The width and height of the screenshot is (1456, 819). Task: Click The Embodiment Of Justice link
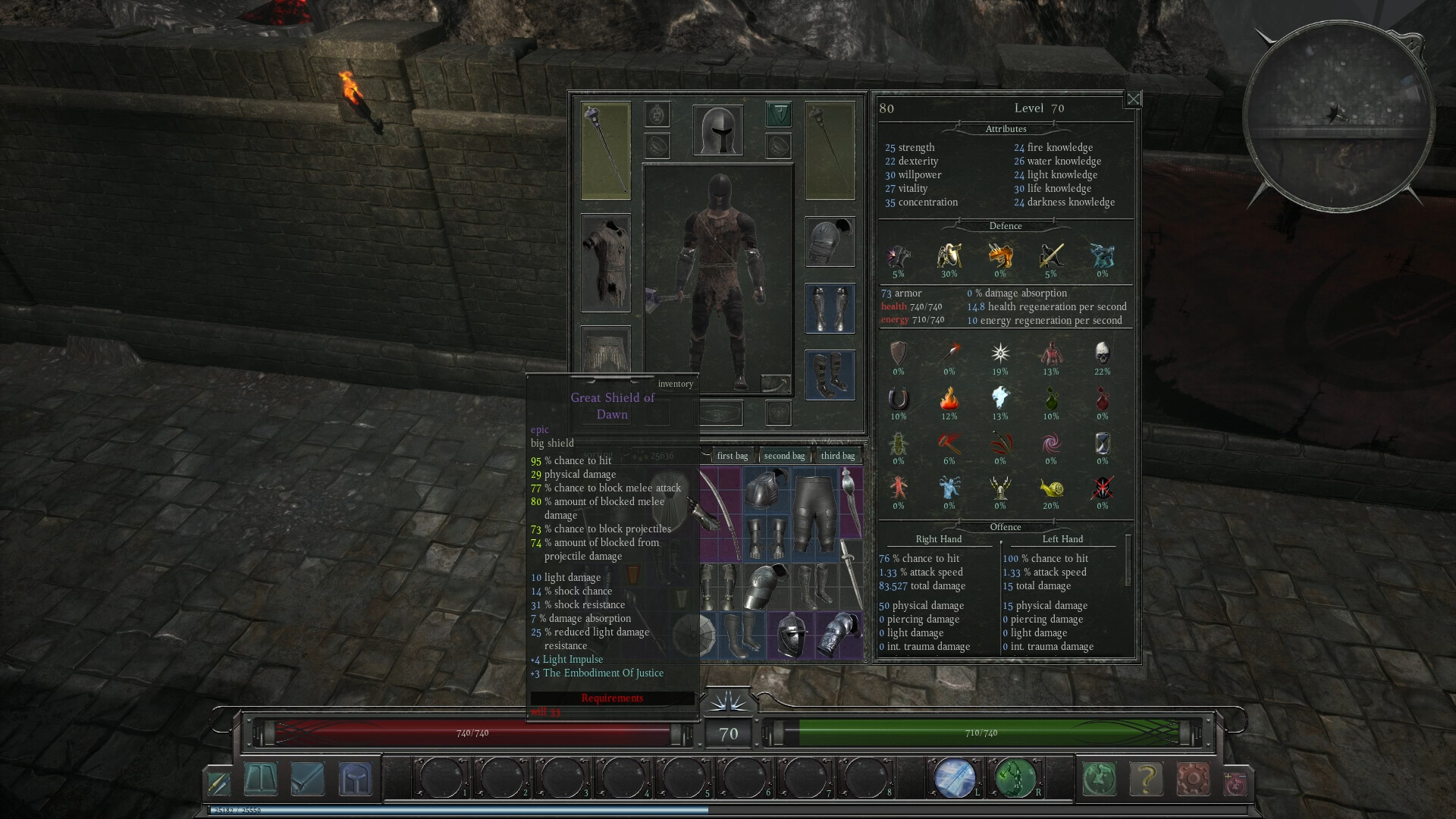tap(603, 673)
